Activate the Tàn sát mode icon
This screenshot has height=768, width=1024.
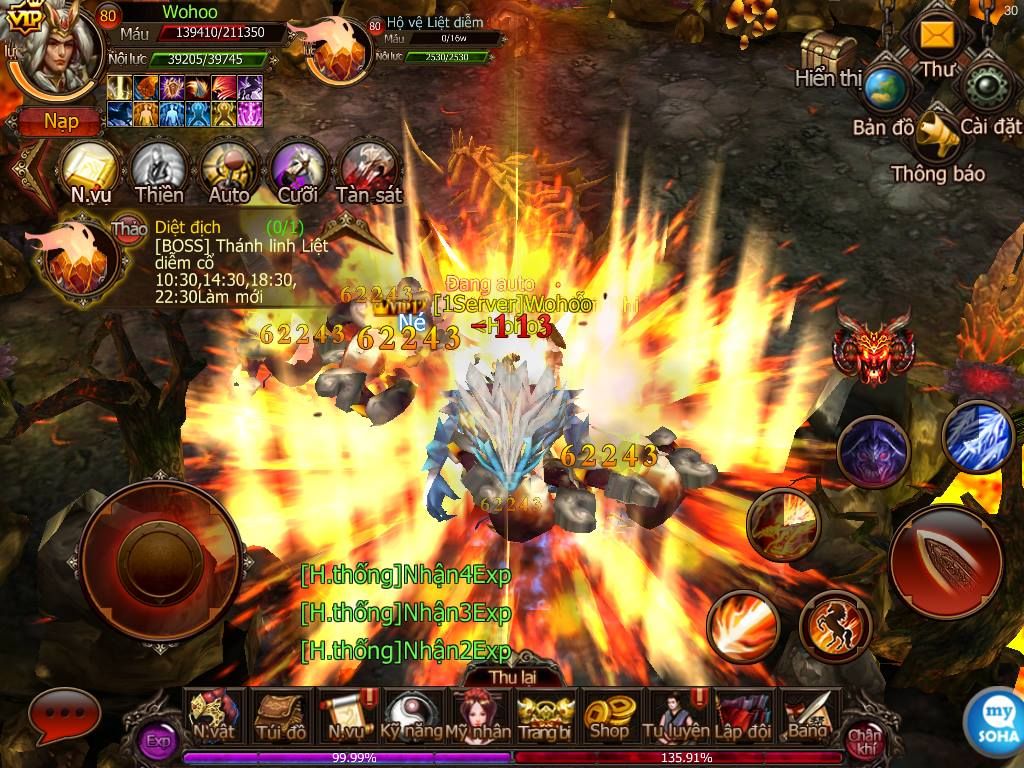click(368, 168)
